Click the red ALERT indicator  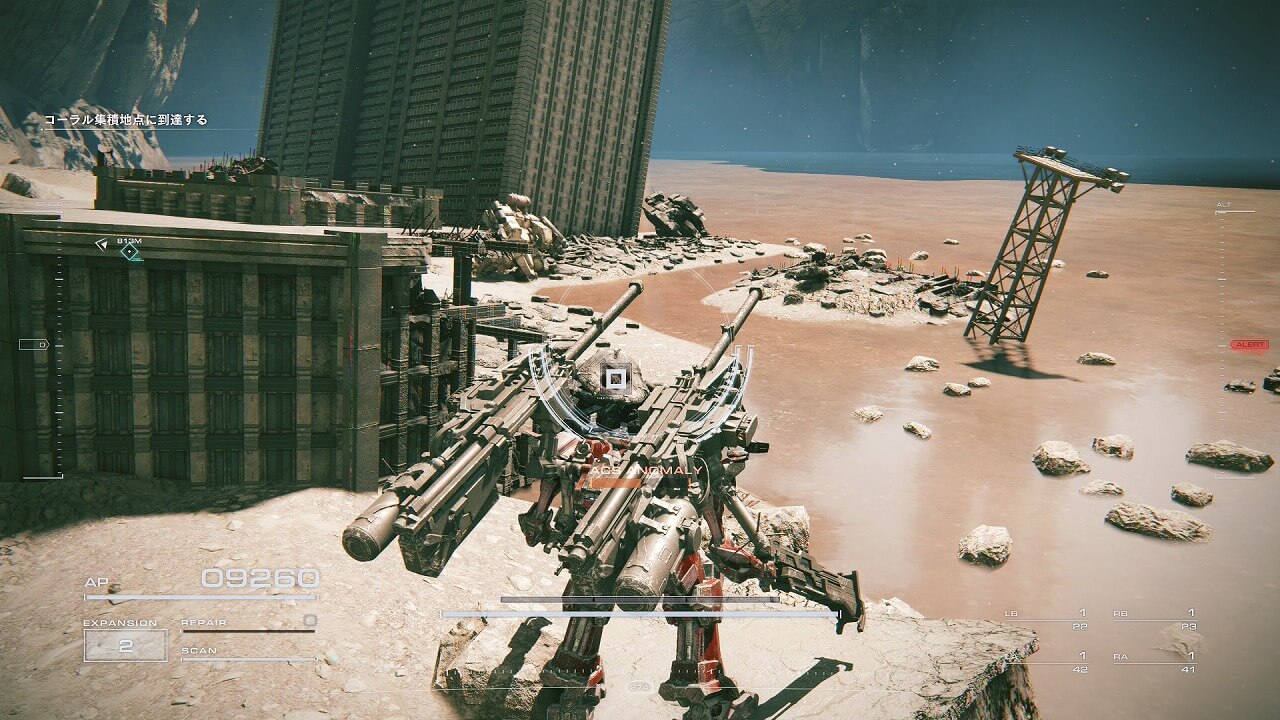click(x=1249, y=345)
